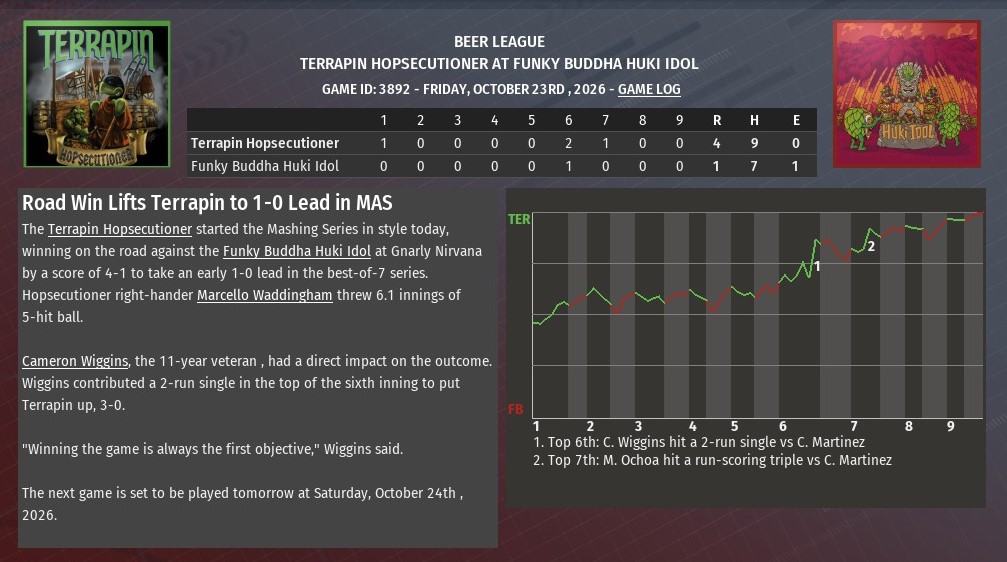Image resolution: width=1007 pixels, height=562 pixels.
Task: View Cameron Wiggins' player profile
Action: (x=75, y=361)
